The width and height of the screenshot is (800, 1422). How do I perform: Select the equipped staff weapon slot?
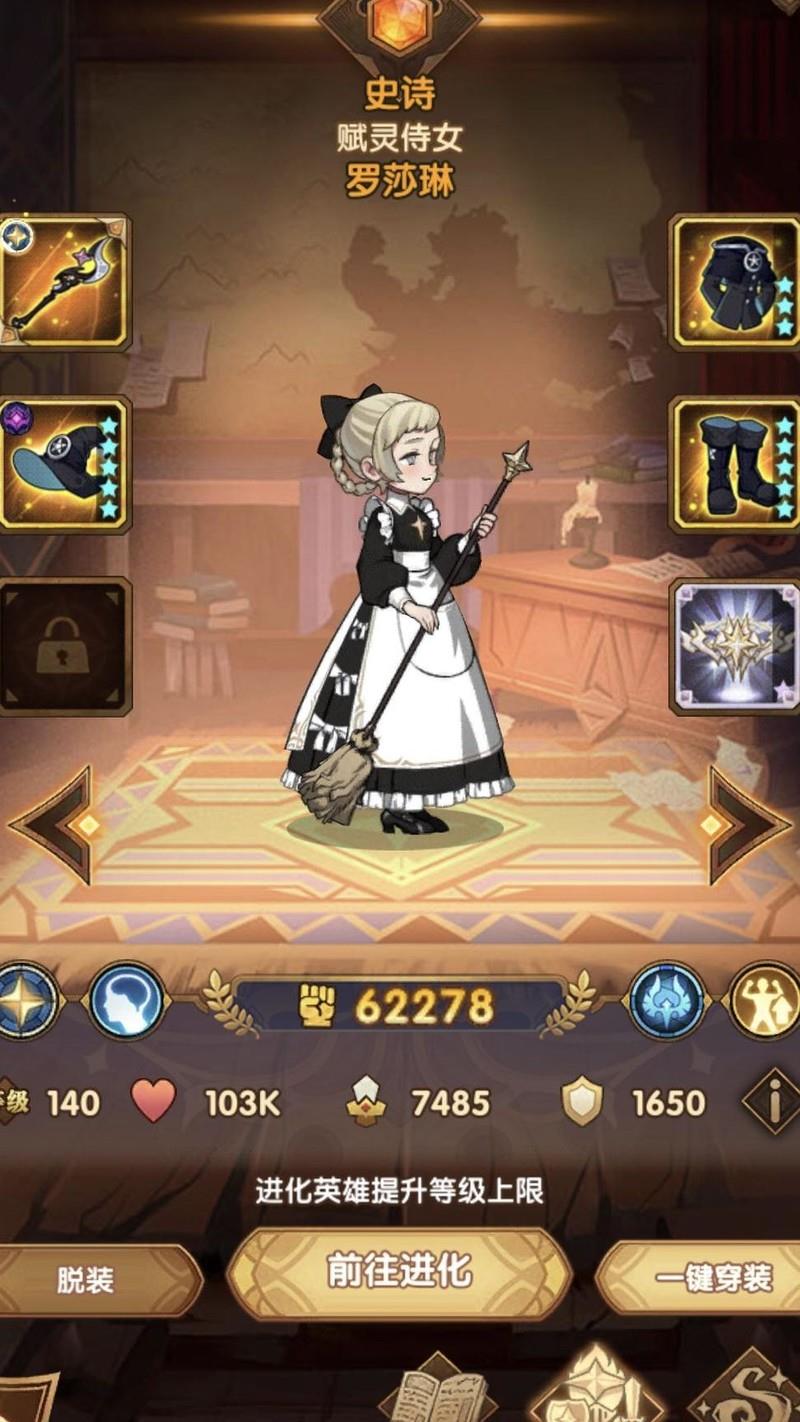pos(64,281)
